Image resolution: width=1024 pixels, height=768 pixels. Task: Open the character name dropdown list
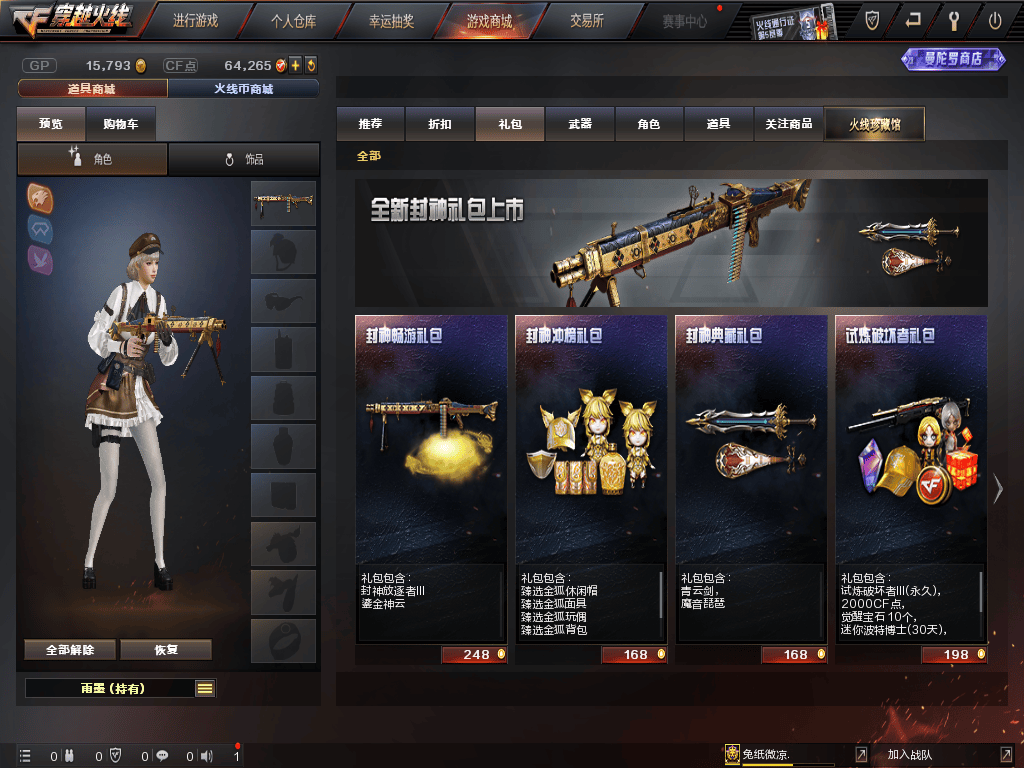click(x=205, y=688)
